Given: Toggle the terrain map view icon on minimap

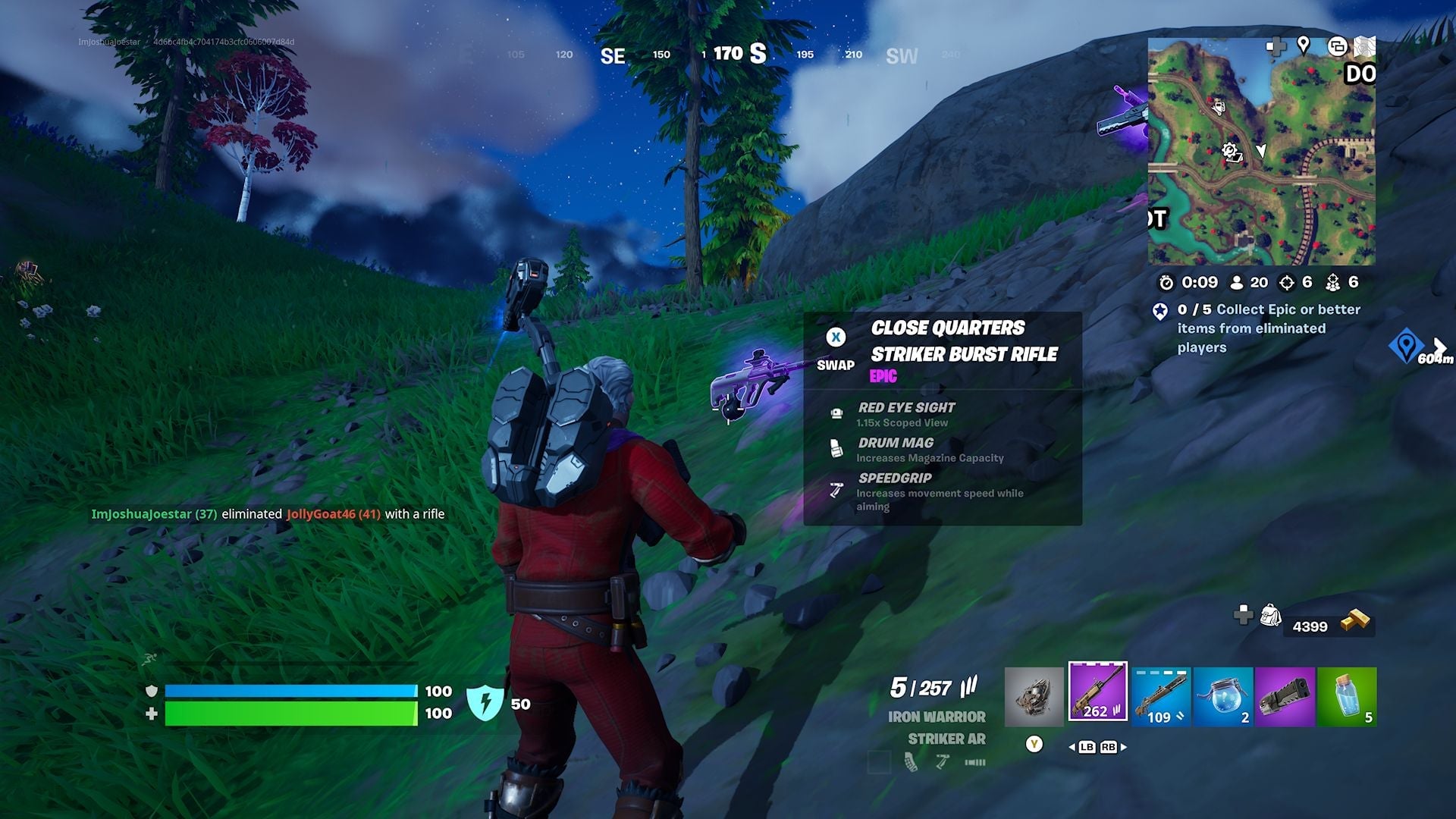Looking at the screenshot, I should click(x=1365, y=47).
